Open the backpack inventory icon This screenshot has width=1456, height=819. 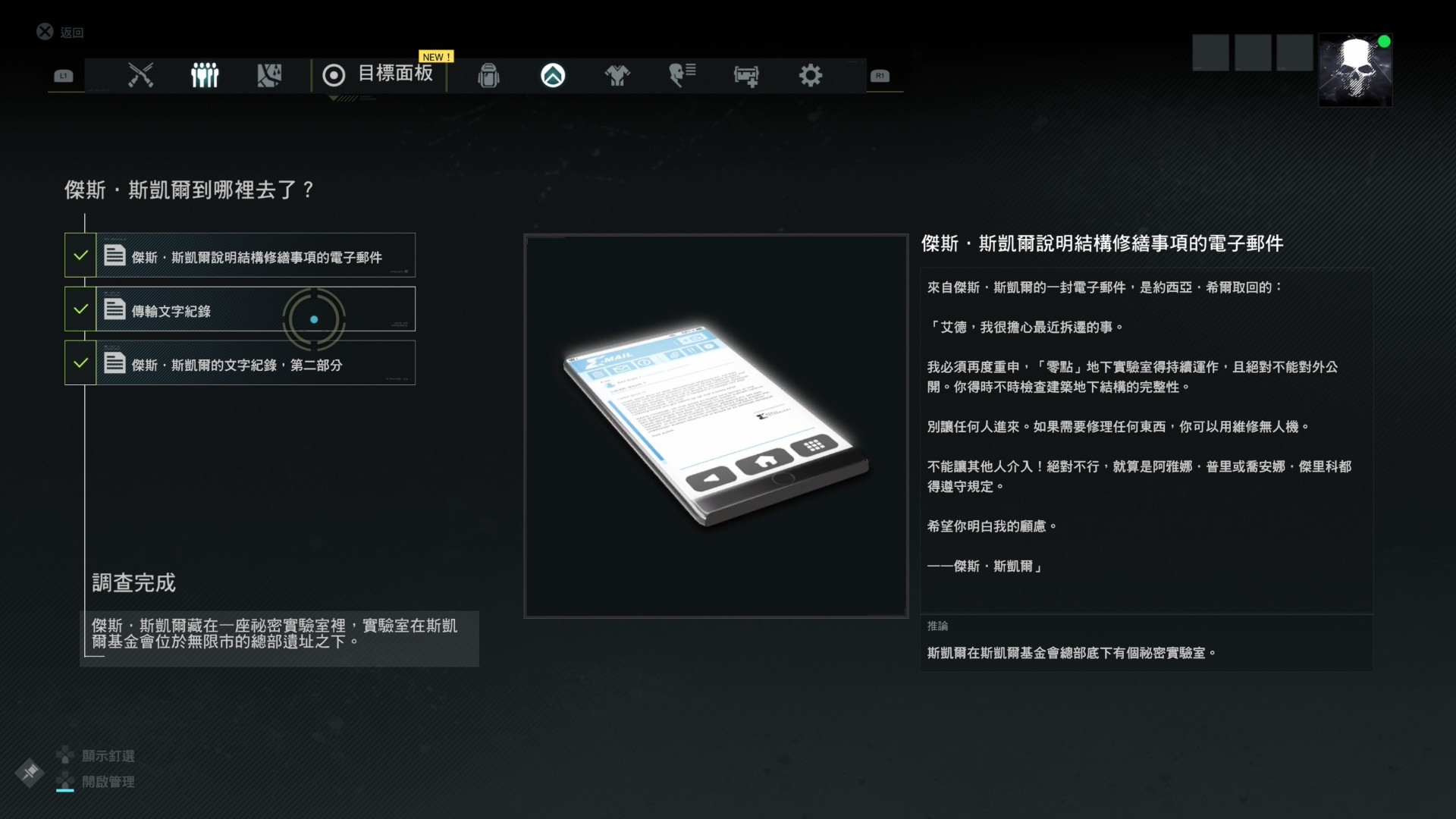489,76
